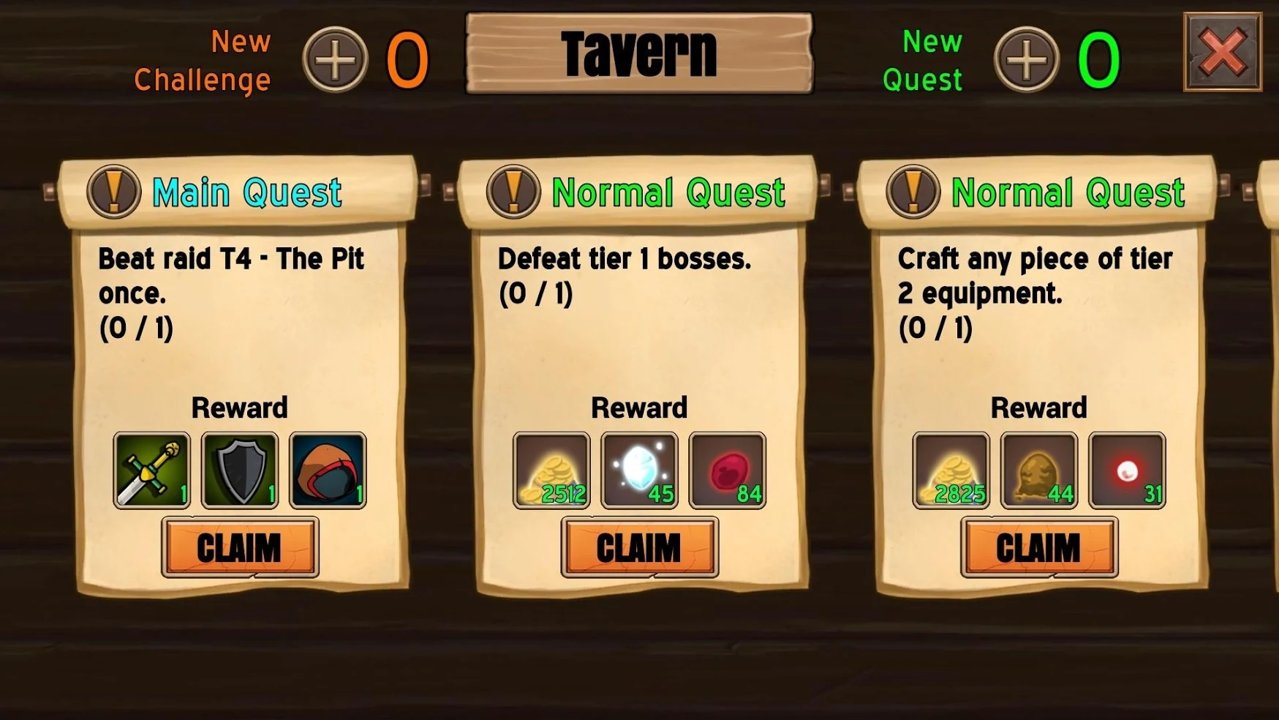Inspect the red gem reward of 84
This screenshot has height=720, width=1279.
[x=728, y=470]
